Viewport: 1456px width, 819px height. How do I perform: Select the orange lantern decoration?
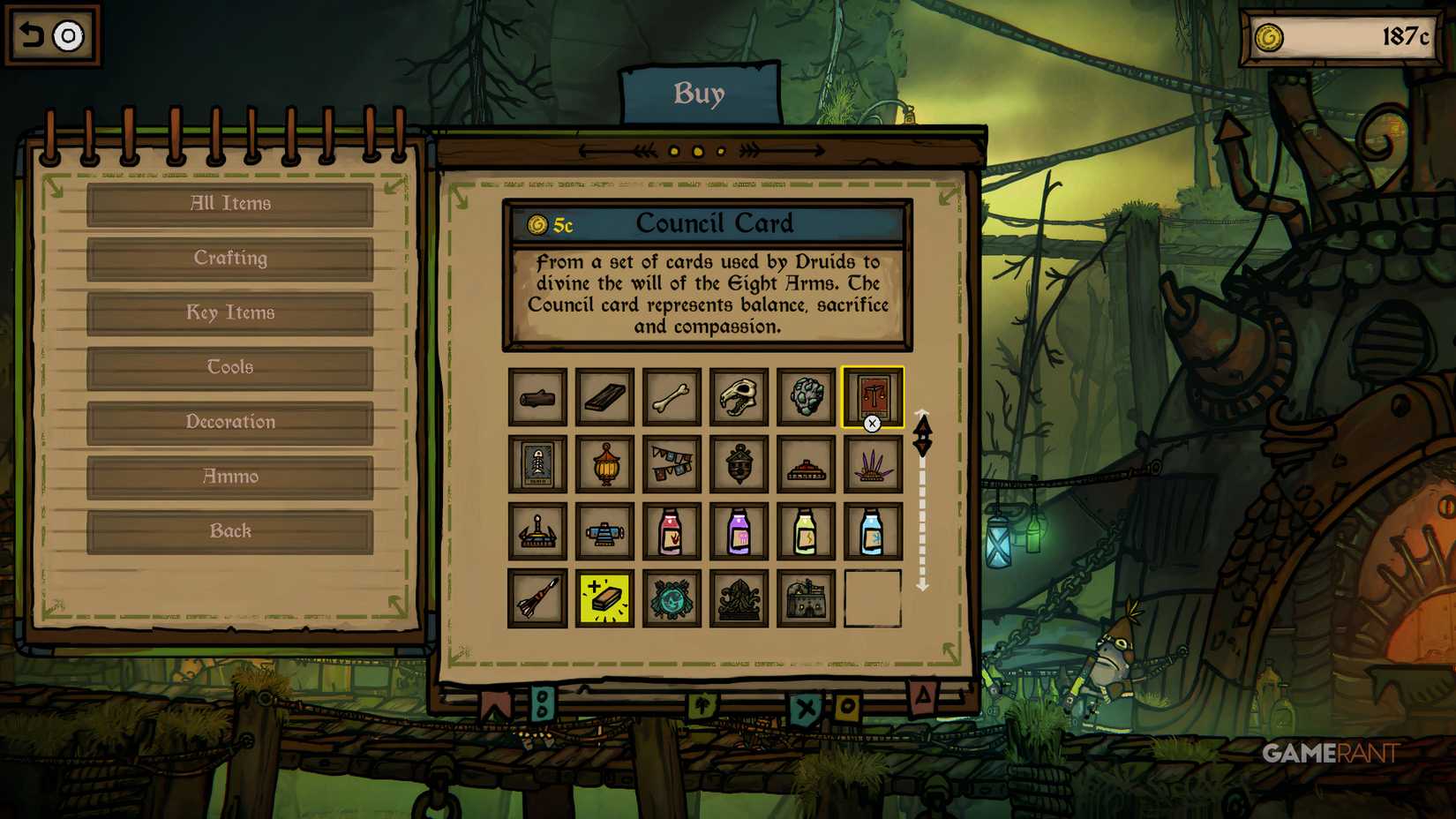604,465
